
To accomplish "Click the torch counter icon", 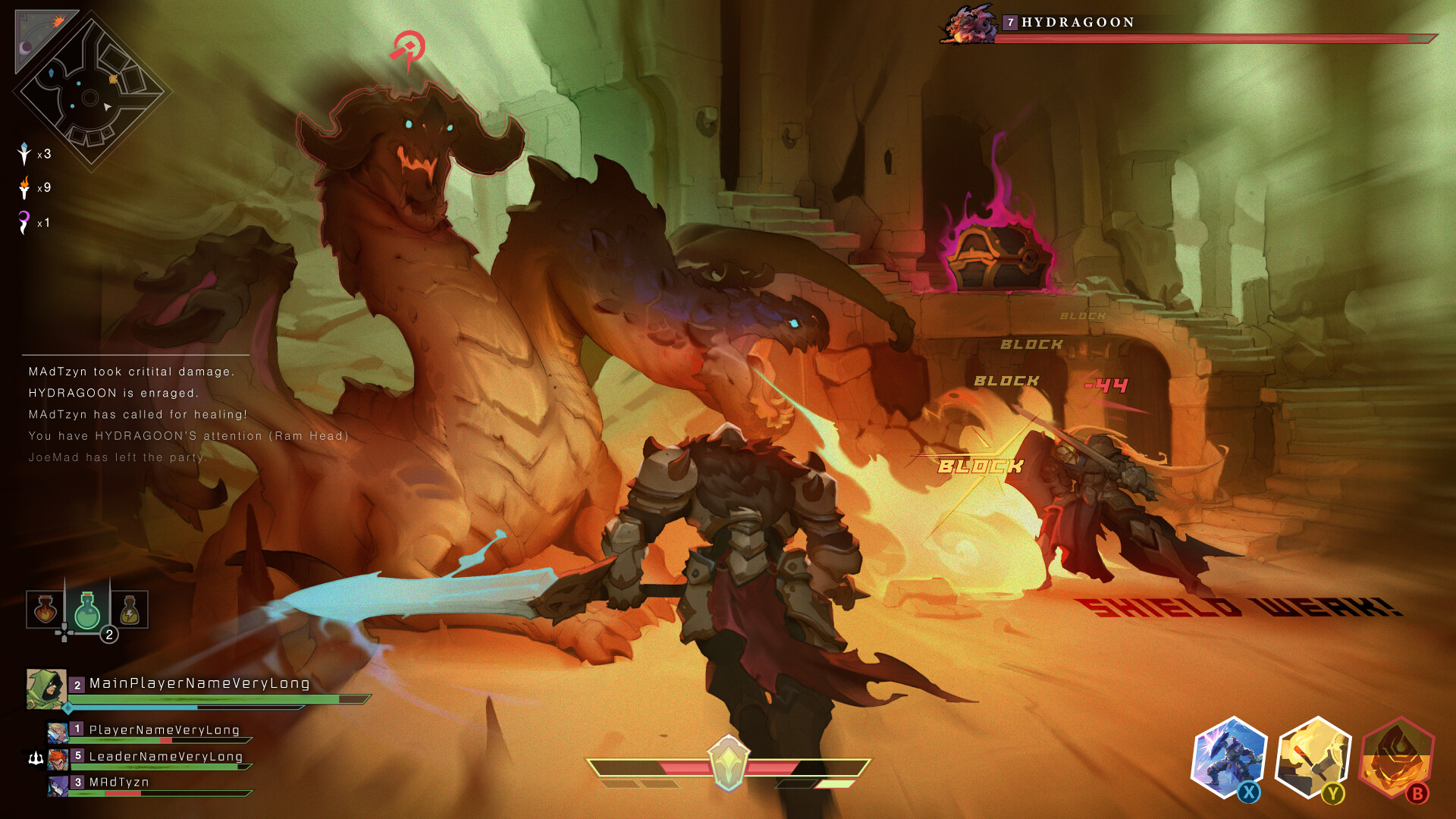I will [24, 187].
